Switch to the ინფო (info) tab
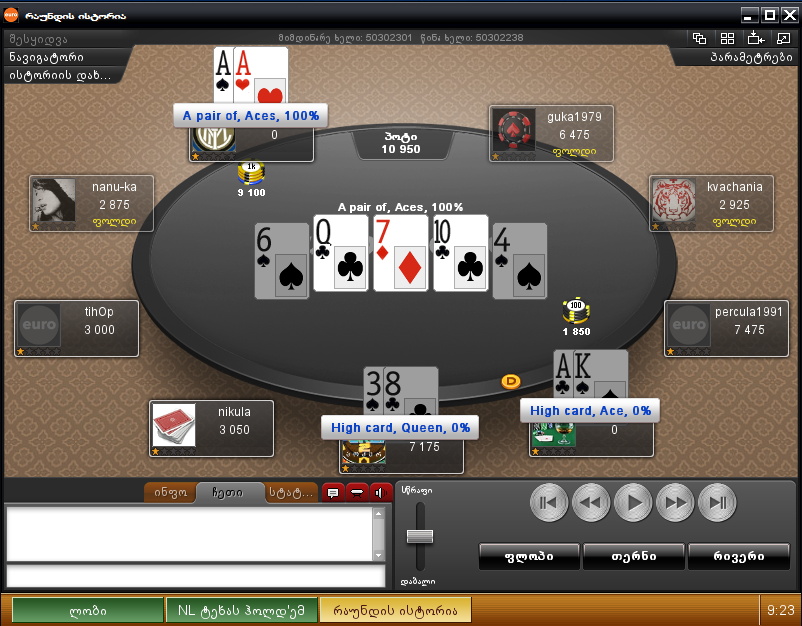This screenshot has height=626, width=802. (x=170, y=492)
